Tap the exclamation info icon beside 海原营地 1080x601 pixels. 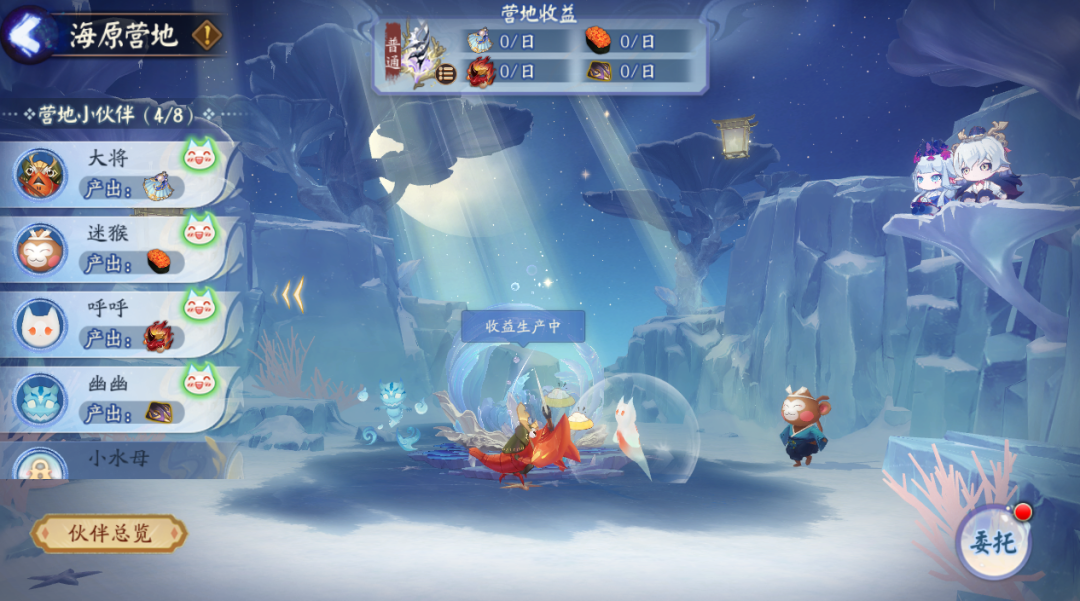(x=206, y=35)
